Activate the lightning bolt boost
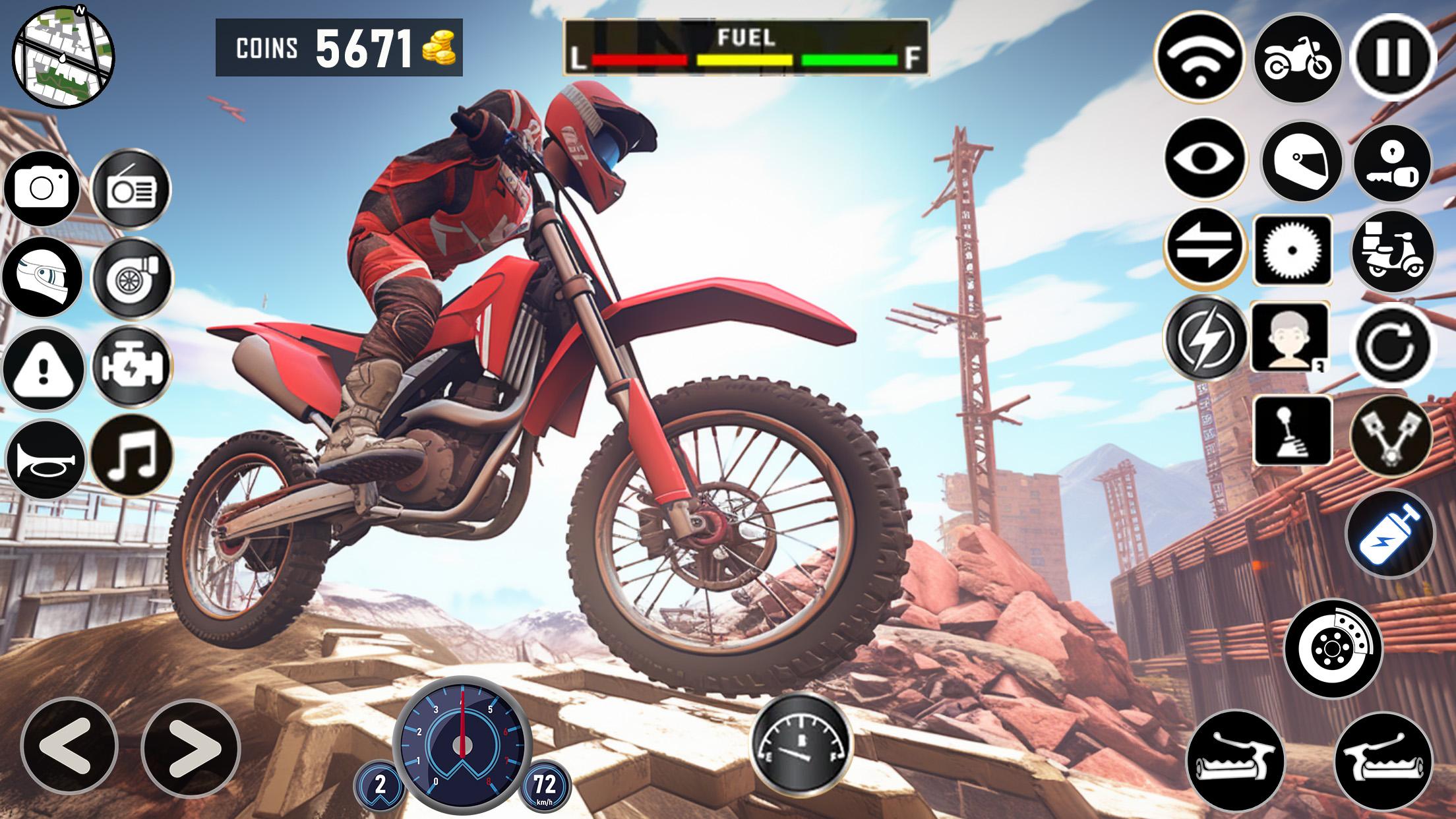Screen dimensions: 1456x819 click(x=1205, y=338)
